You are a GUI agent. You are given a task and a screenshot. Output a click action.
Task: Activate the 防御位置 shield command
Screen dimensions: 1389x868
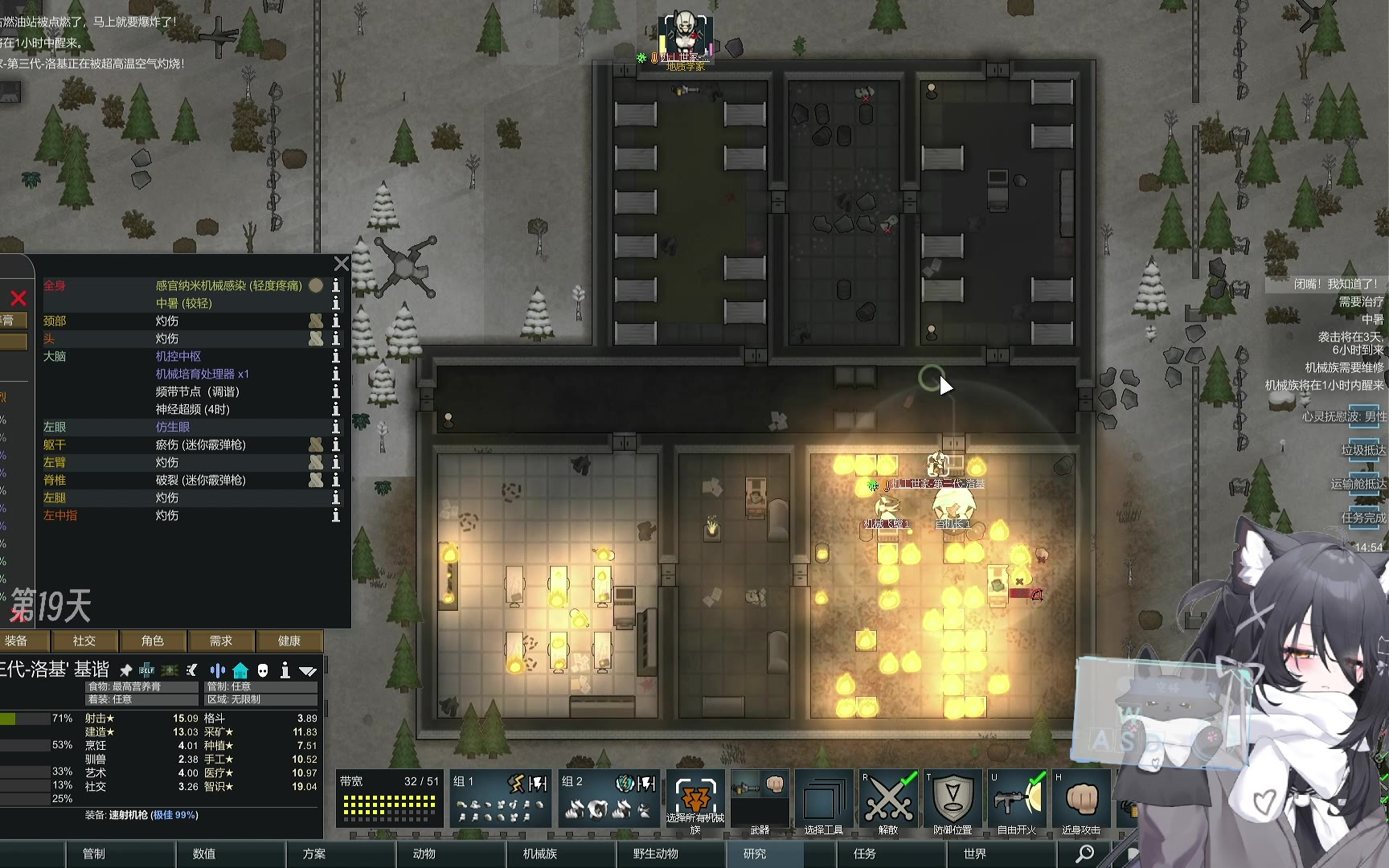click(953, 800)
